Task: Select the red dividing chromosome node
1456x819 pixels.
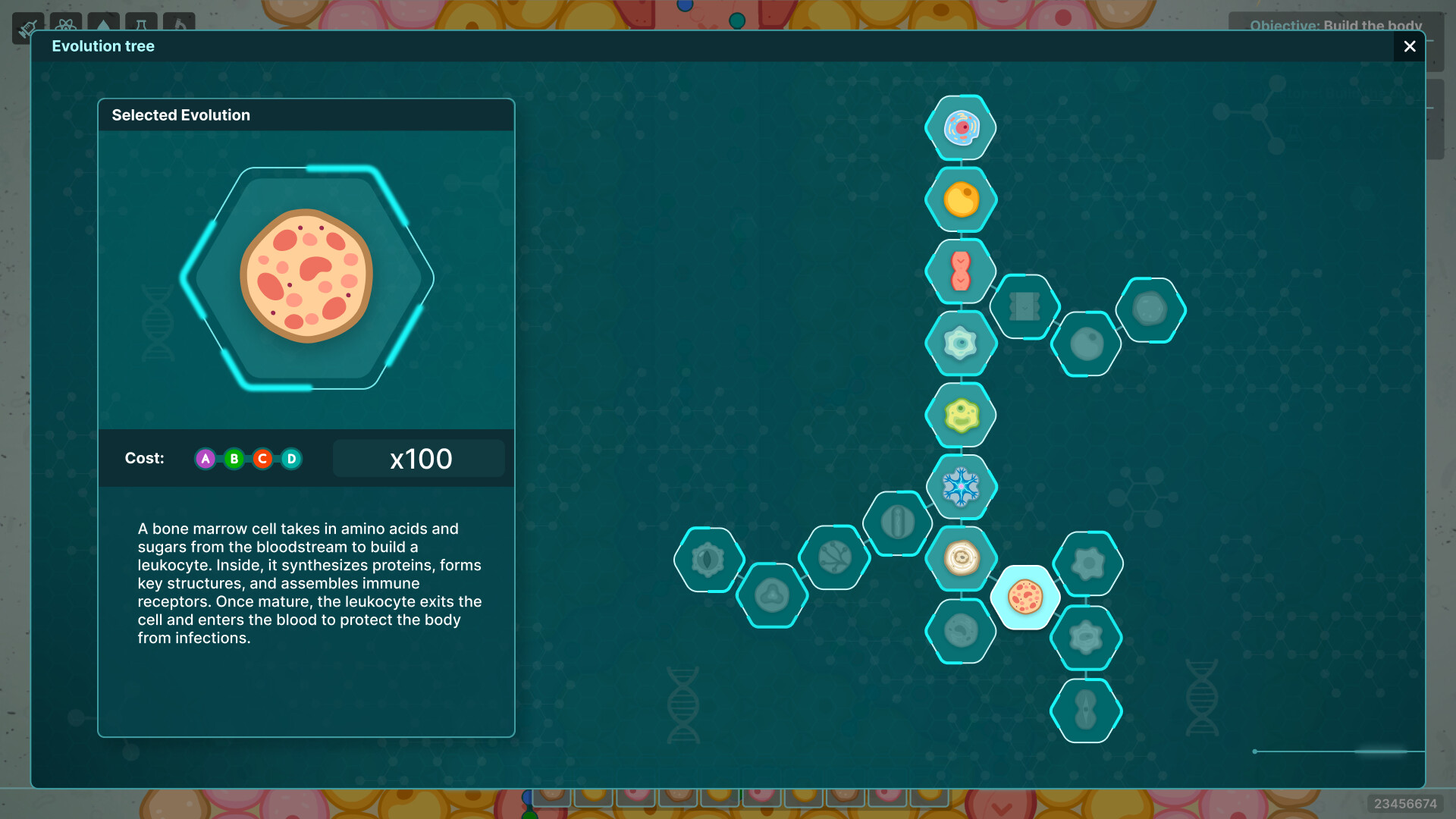Action: click(960, 271)
